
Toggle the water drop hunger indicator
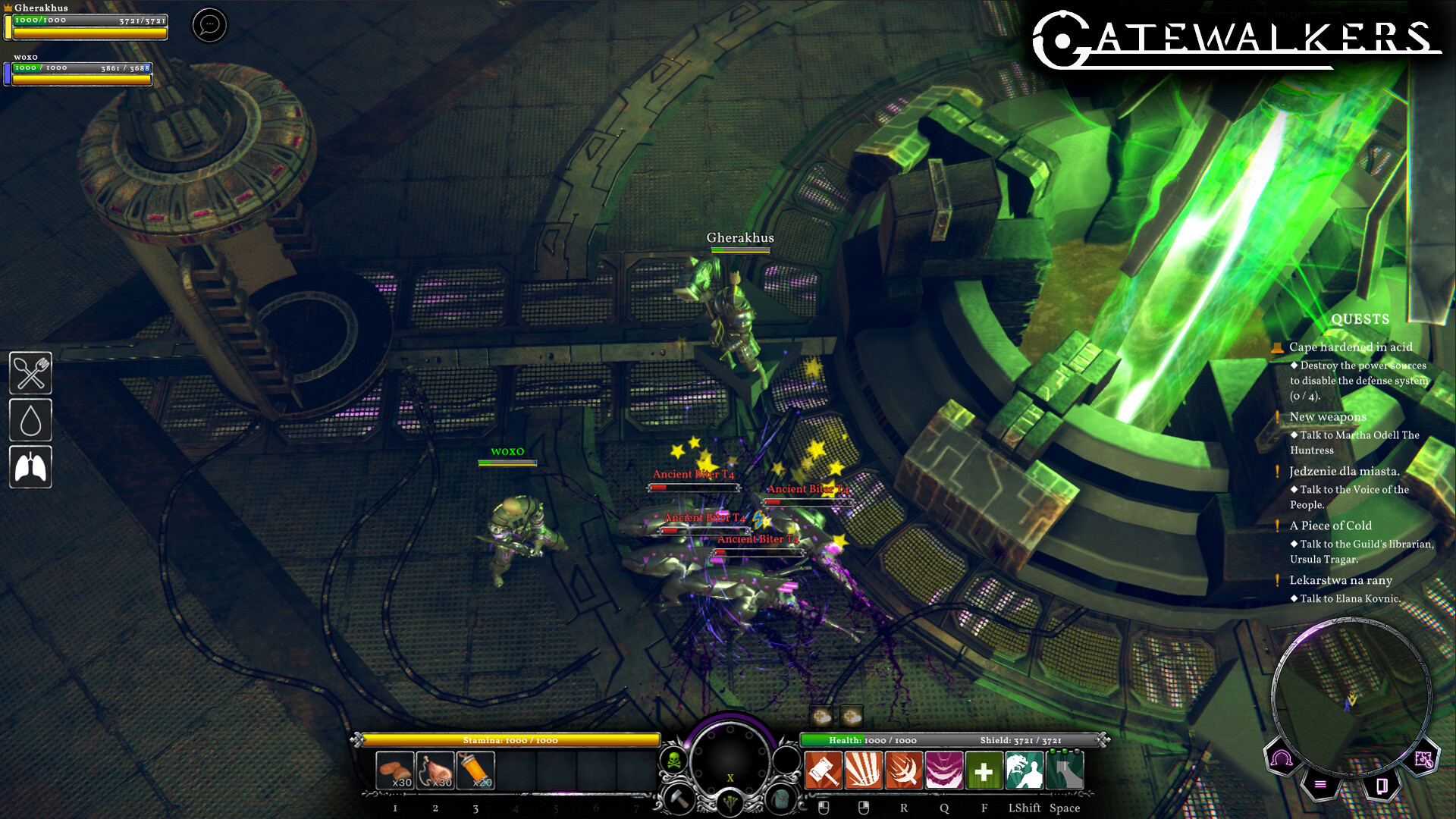30,420
